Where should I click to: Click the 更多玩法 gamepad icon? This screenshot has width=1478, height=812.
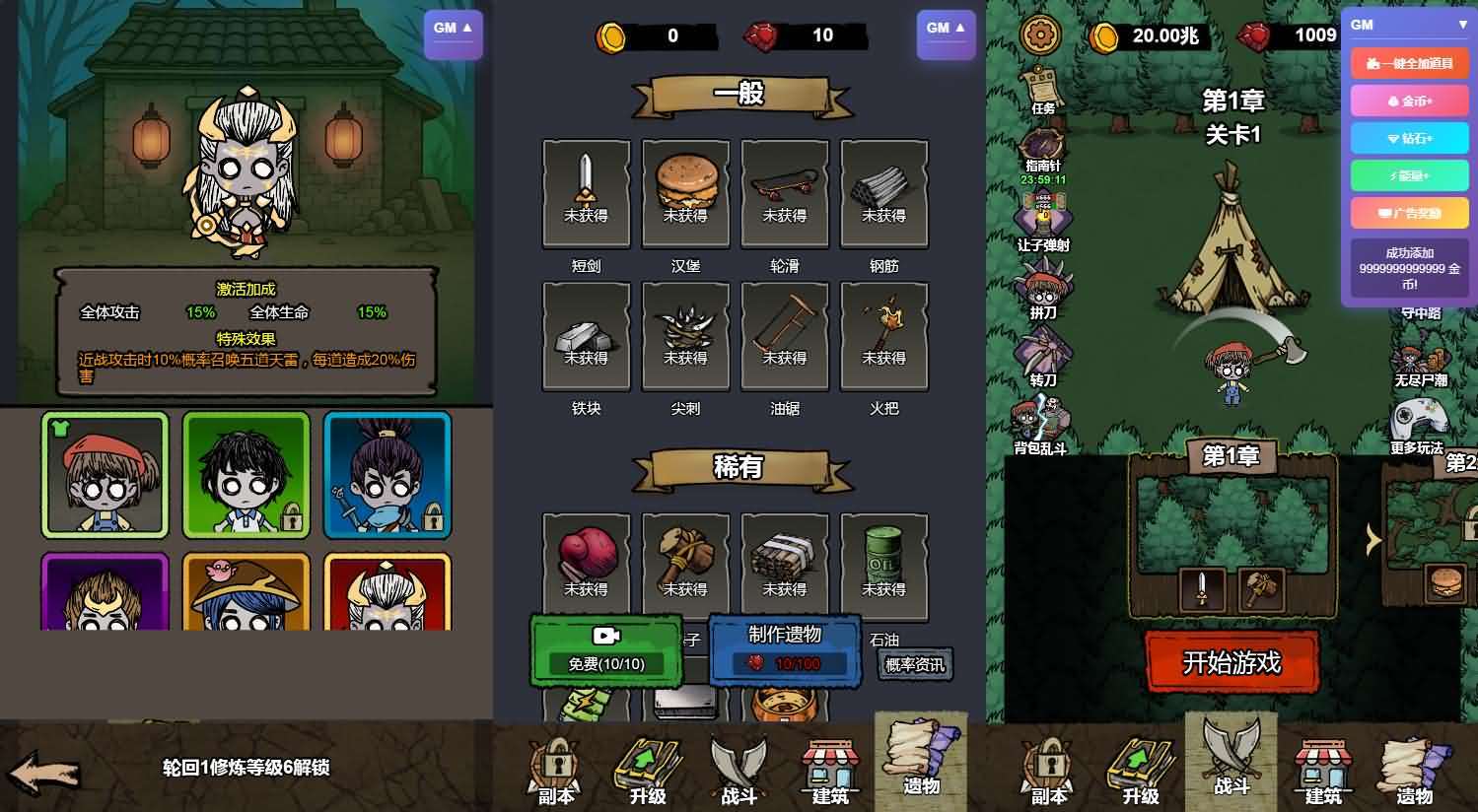click(x=1418, y=421)
